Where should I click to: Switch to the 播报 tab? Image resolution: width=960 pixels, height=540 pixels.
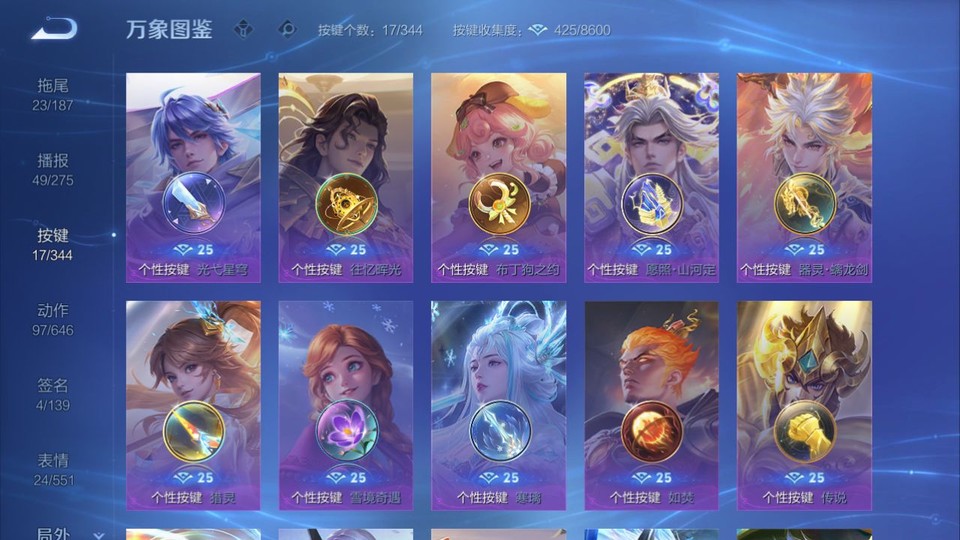coord(53,169)
